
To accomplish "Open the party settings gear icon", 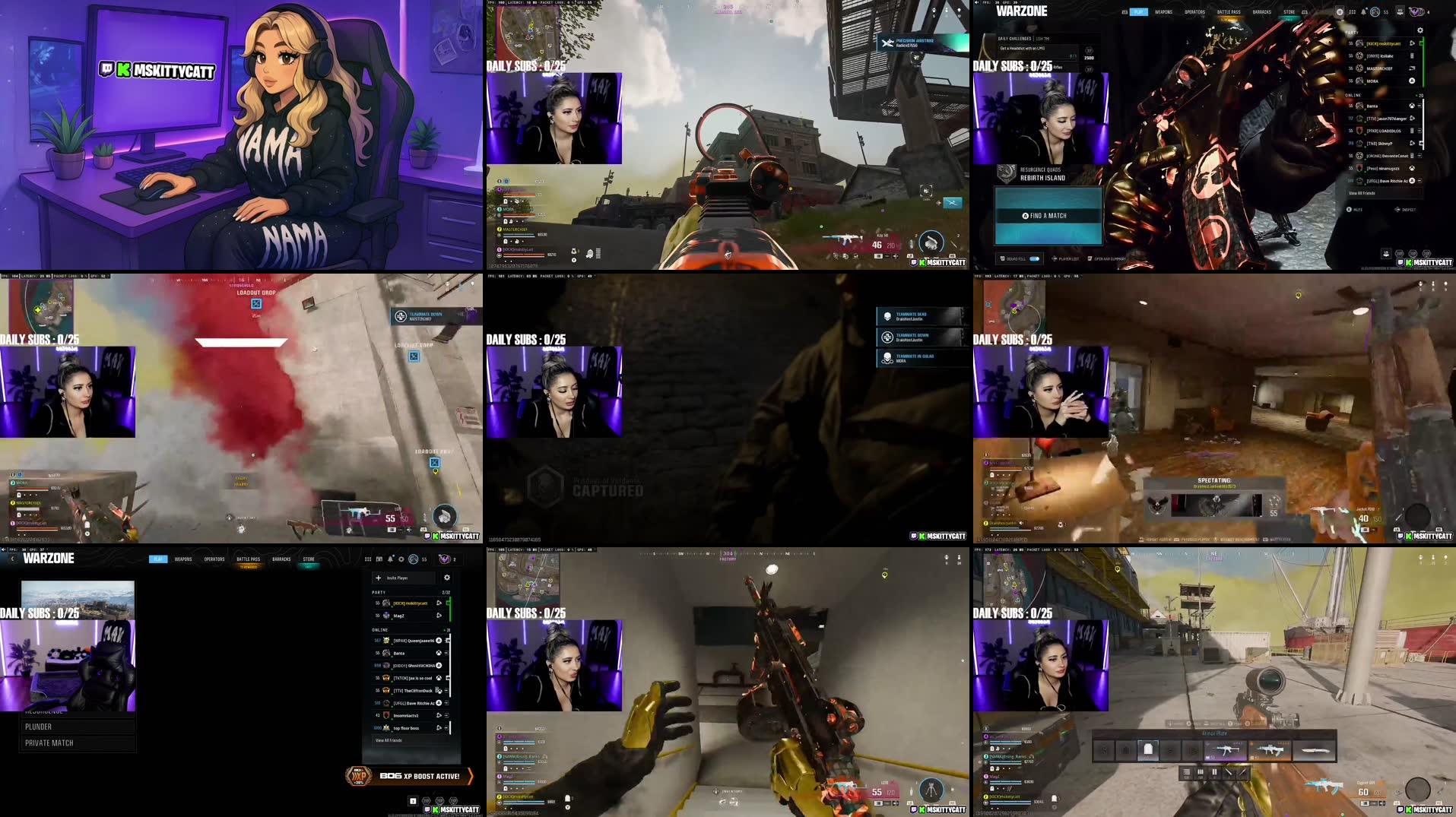I will 1421,30.
